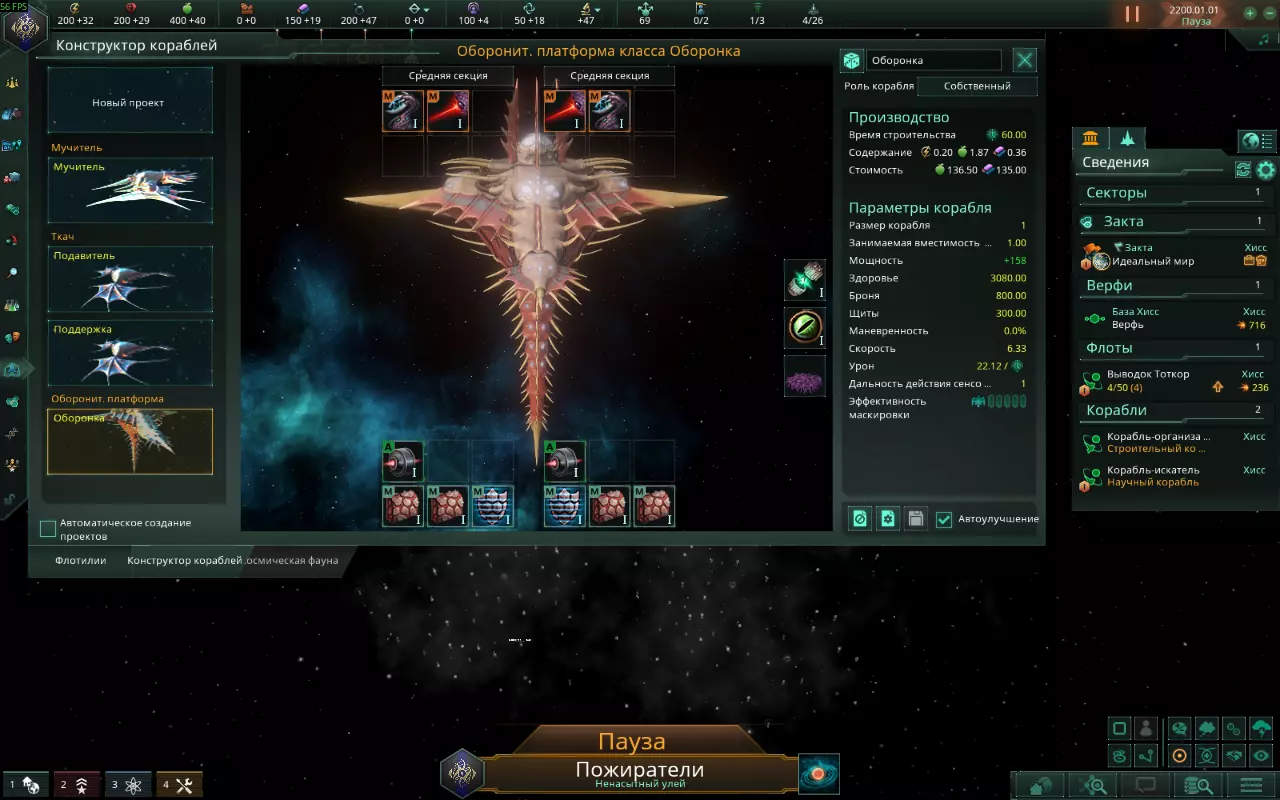Screen dimensions: 1280x800
Task: Open the Пожиратели empire banner
Action: (x=639, y=772)
